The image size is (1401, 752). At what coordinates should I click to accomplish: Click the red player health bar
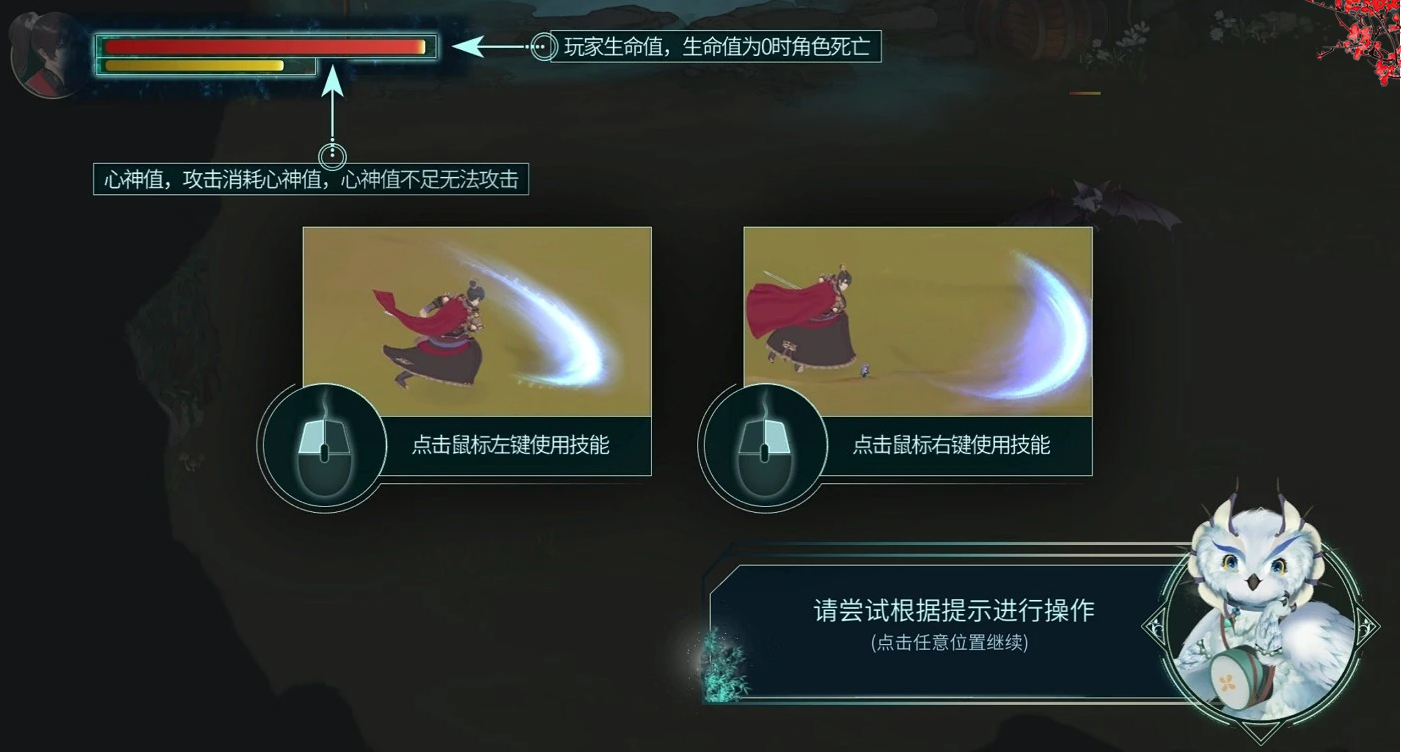[x=265, y=45]
